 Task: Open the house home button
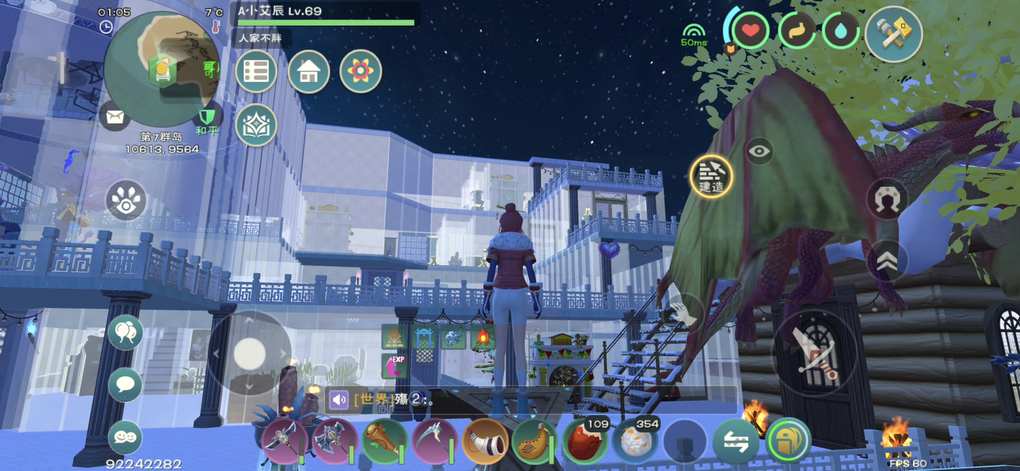coord(308,71)
